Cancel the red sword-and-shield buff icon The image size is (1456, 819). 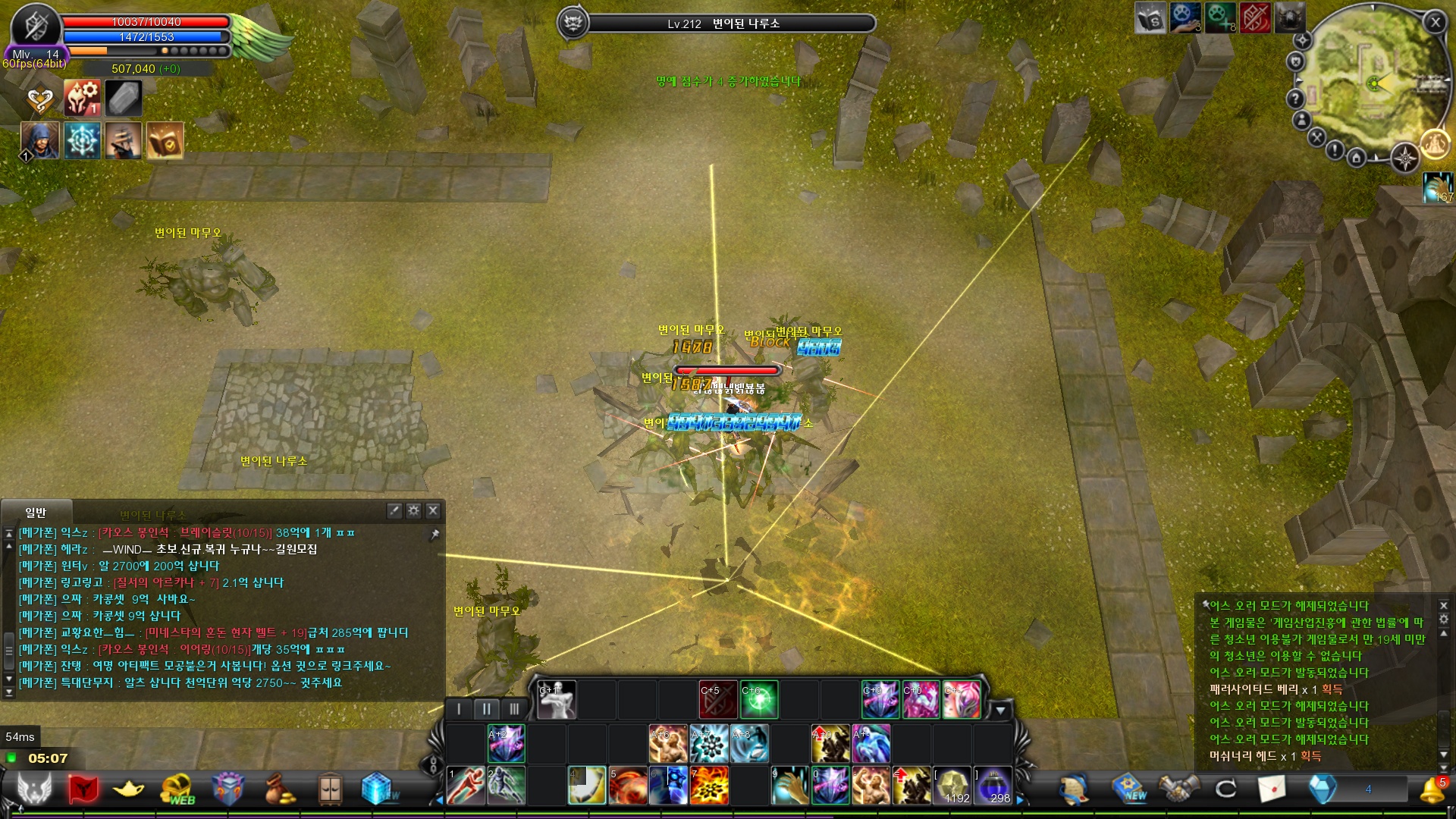pyautogui.click(x=718, y=699)
